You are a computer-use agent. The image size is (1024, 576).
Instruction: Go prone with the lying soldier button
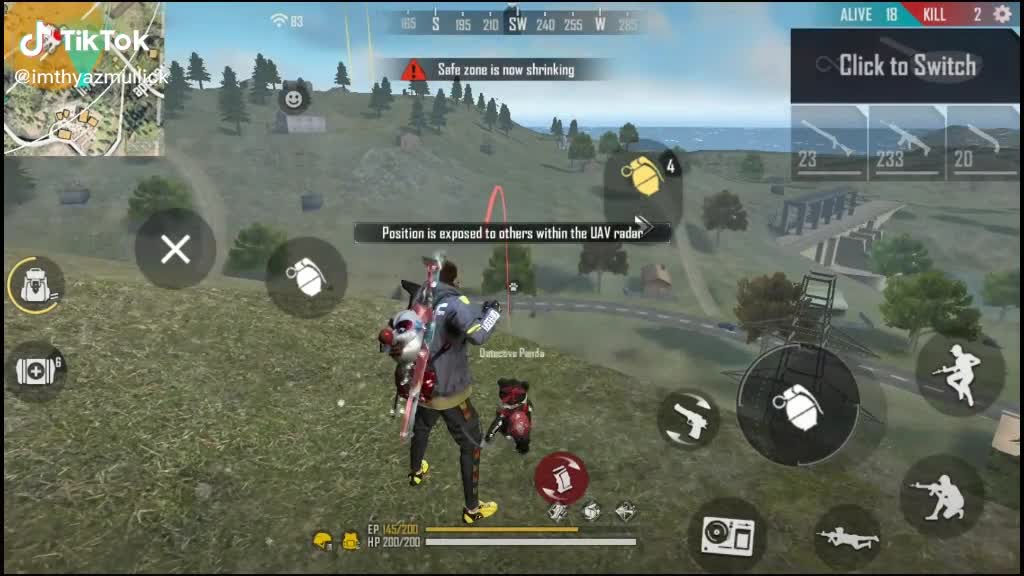coord(846,538)
